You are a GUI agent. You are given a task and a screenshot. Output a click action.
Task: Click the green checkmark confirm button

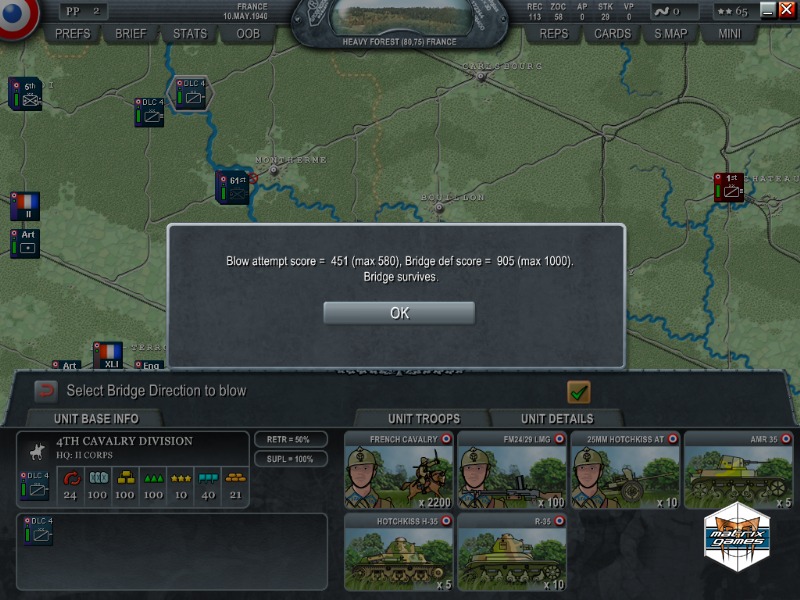[x=578, y=392]
